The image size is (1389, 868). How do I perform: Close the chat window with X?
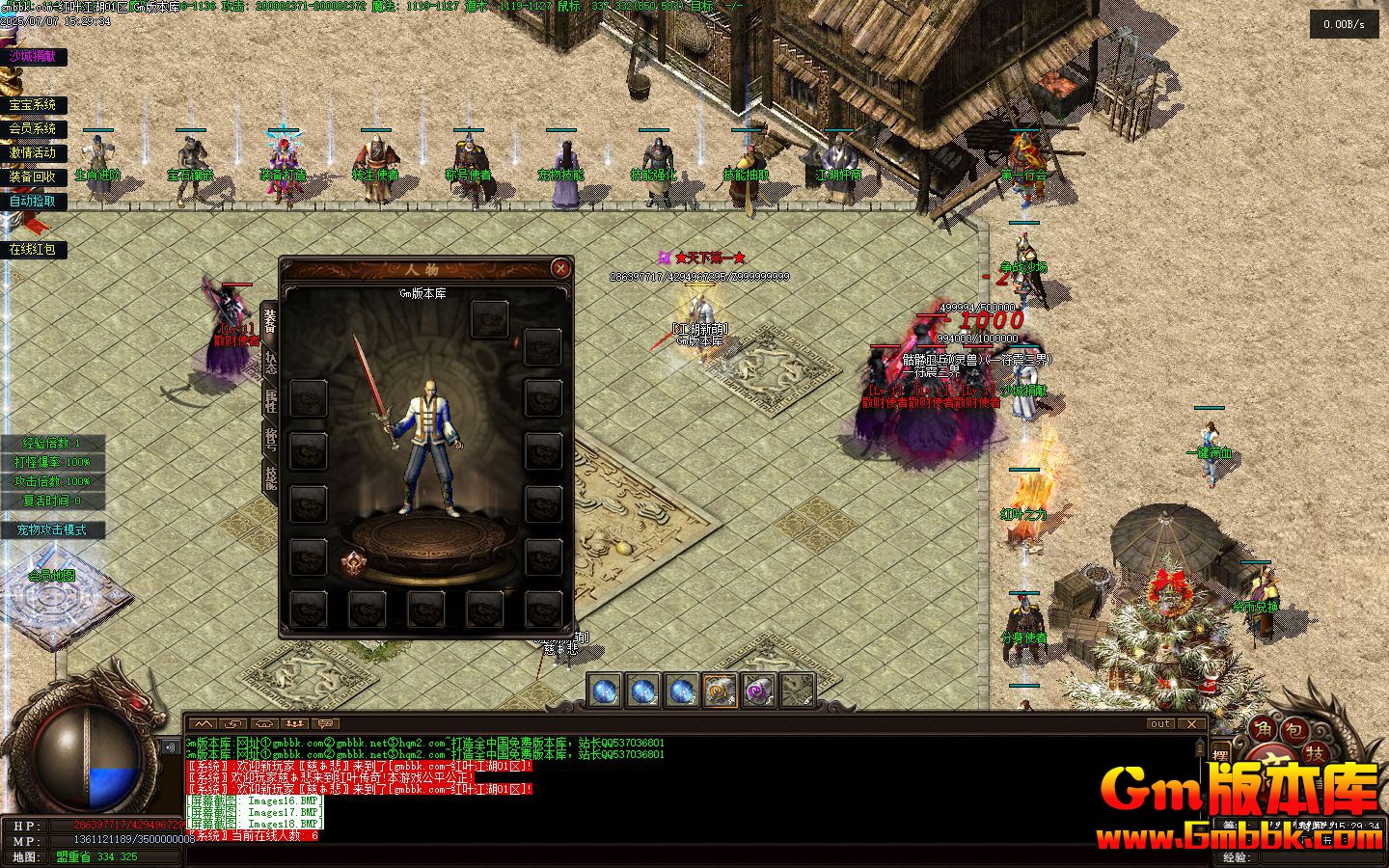point(1191,723)
